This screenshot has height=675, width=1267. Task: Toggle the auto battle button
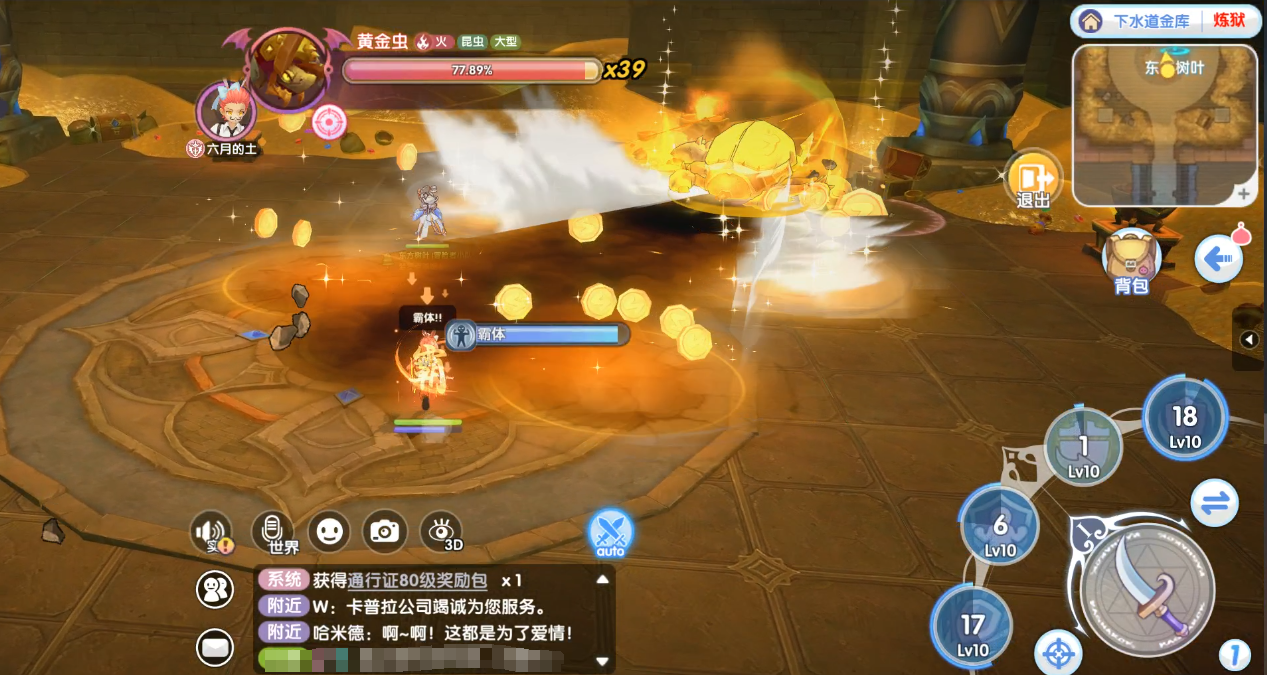(x=610, y=533)
